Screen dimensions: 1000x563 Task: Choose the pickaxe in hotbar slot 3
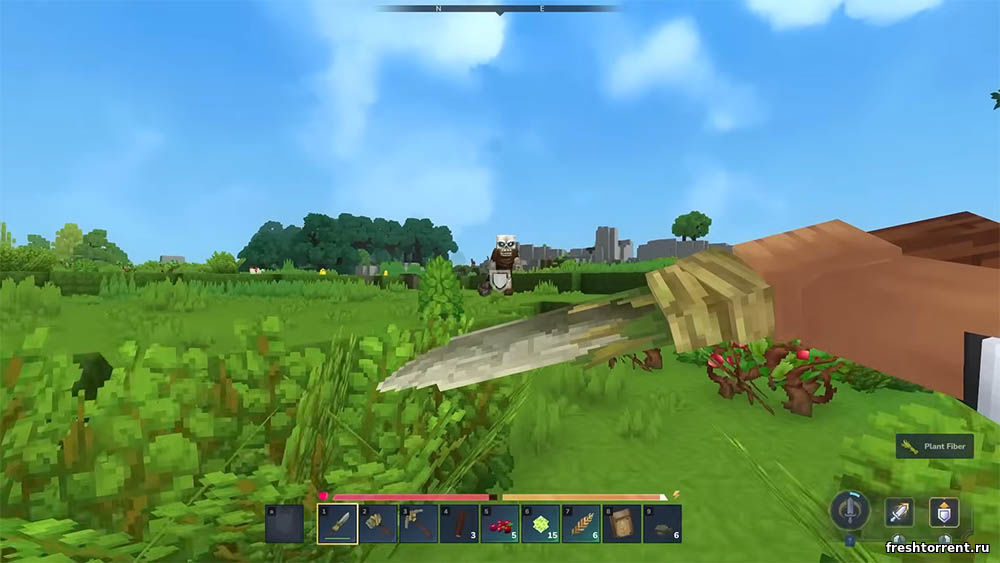(419, 523)
